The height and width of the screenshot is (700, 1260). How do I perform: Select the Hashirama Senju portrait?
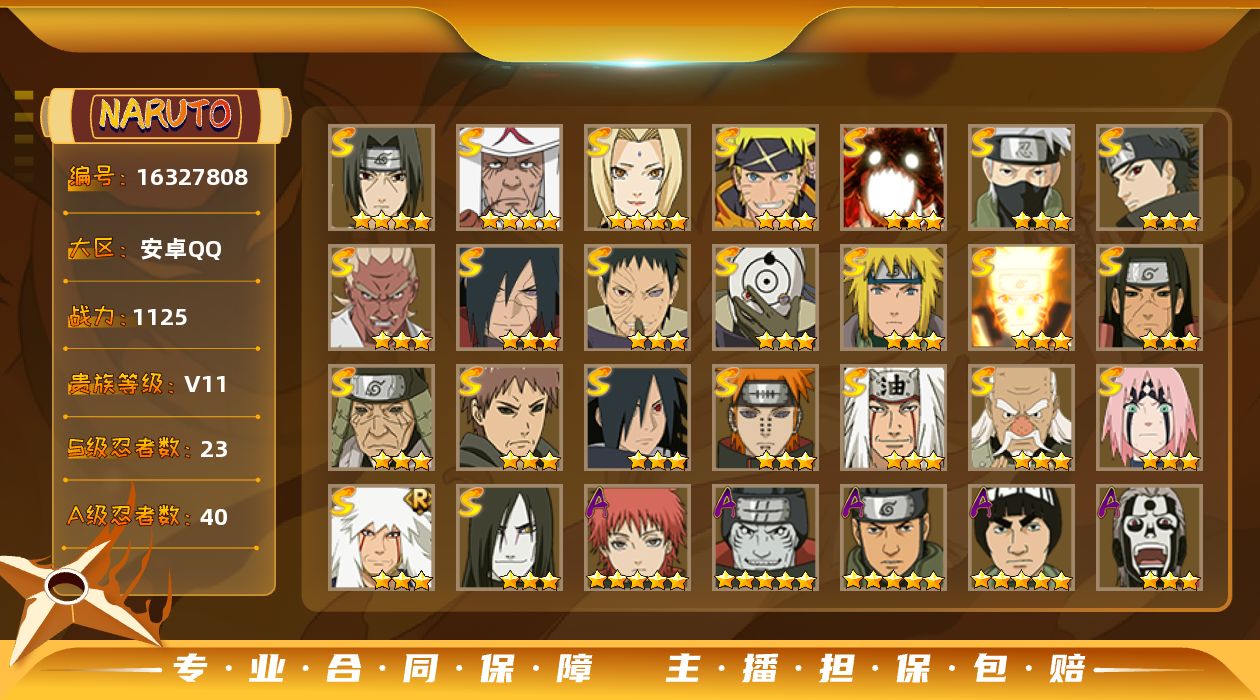pyautogui.click(x=1149, y=297)
